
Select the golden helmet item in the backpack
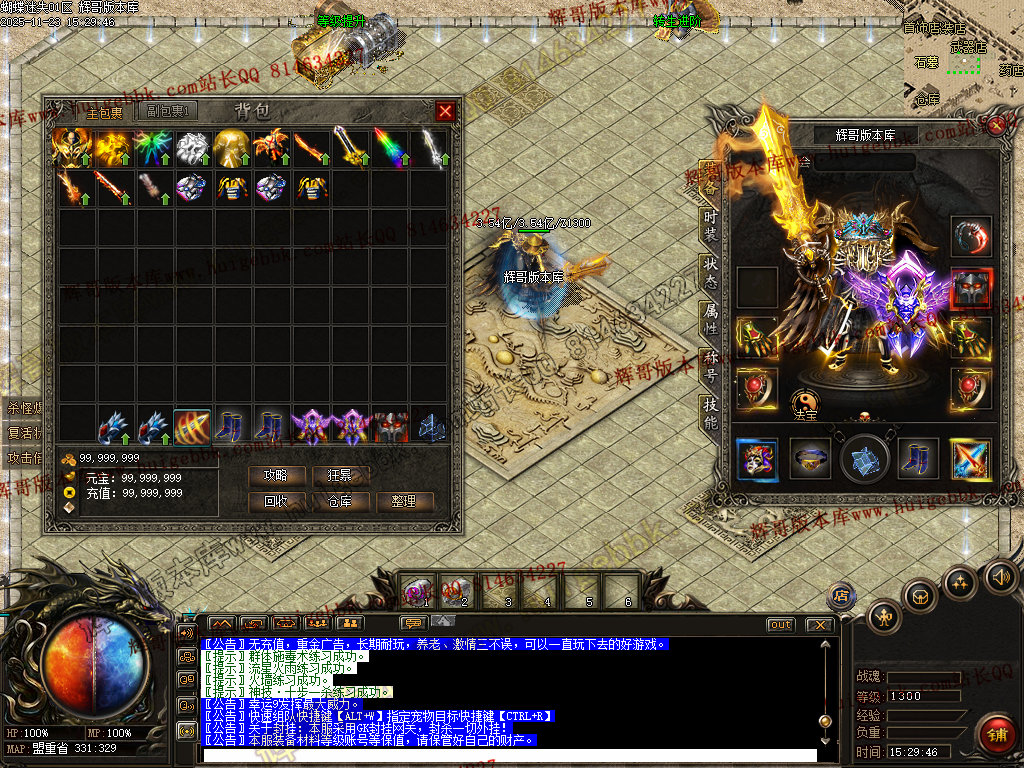pos(231,146)
